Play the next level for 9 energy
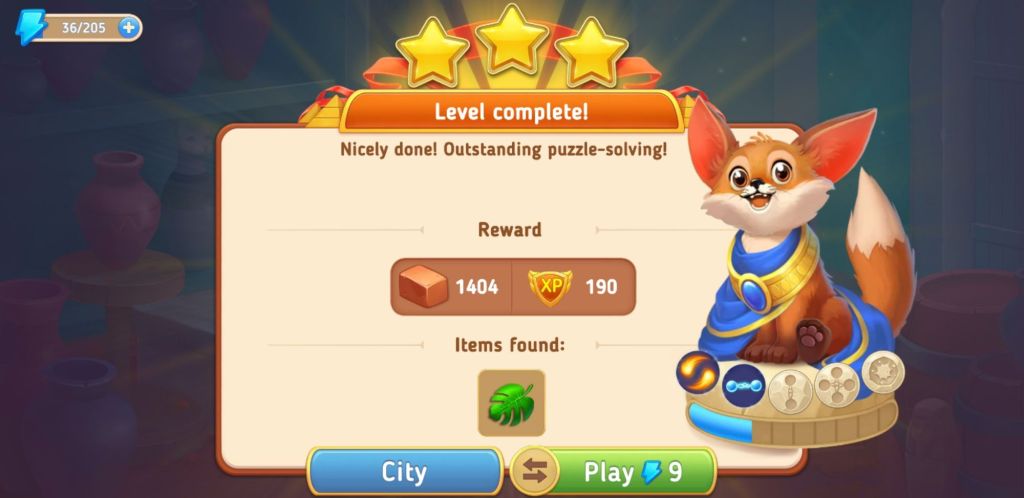Screen dimensions: 1024x498 point(632,472)
